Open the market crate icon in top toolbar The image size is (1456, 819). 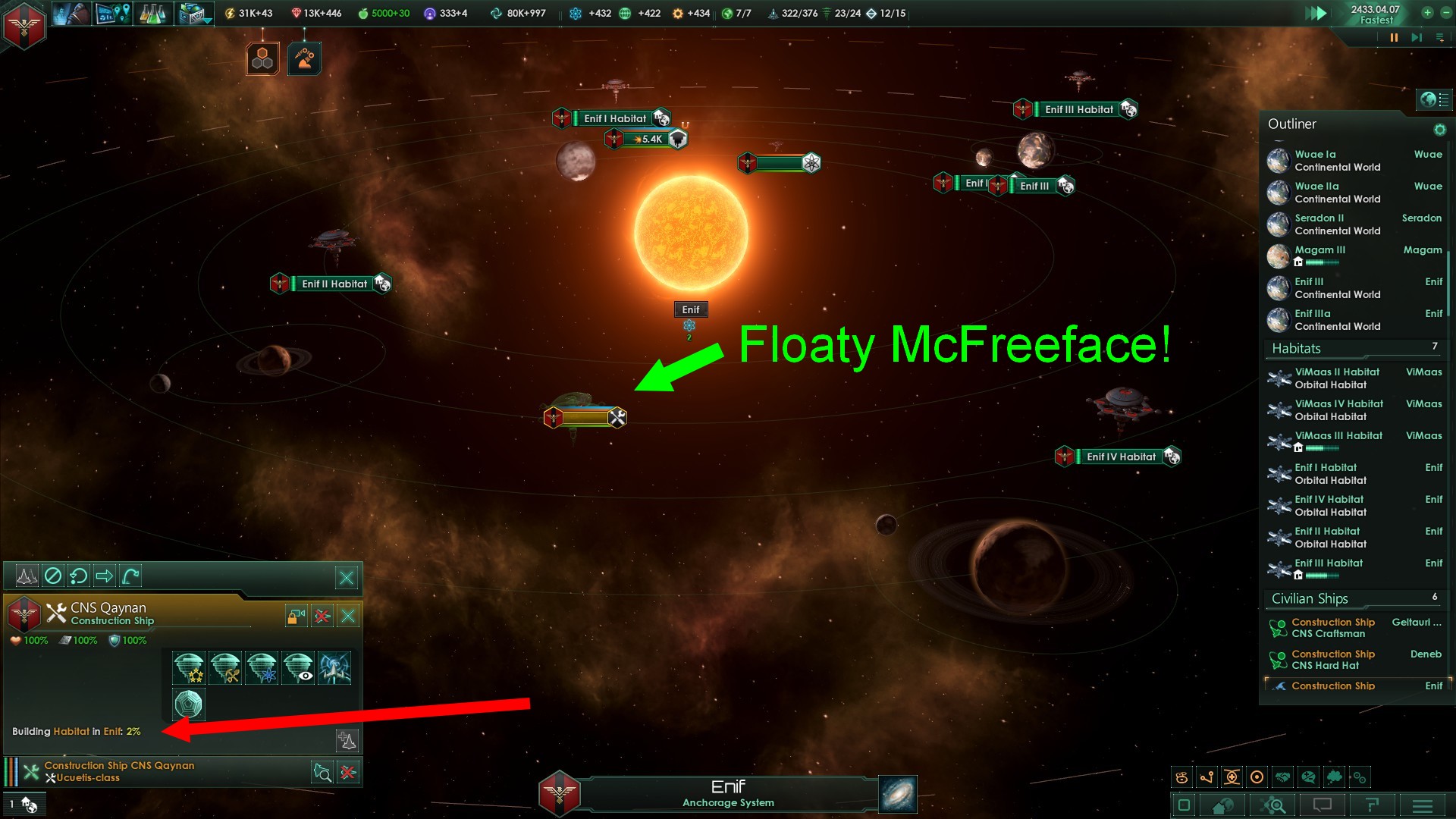(190, 13)
